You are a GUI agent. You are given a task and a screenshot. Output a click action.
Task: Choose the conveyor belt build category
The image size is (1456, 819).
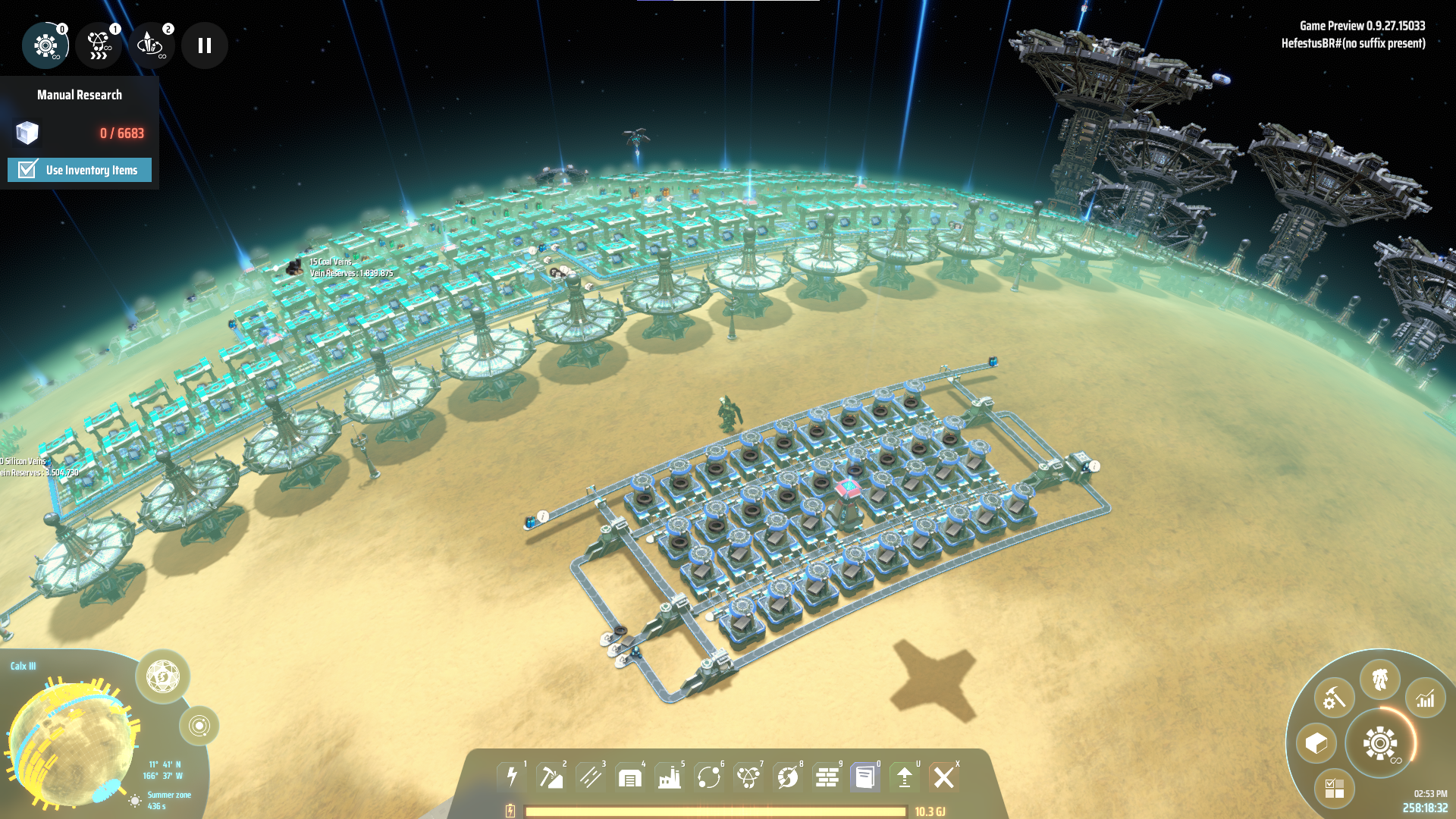(x=591, y=777)
